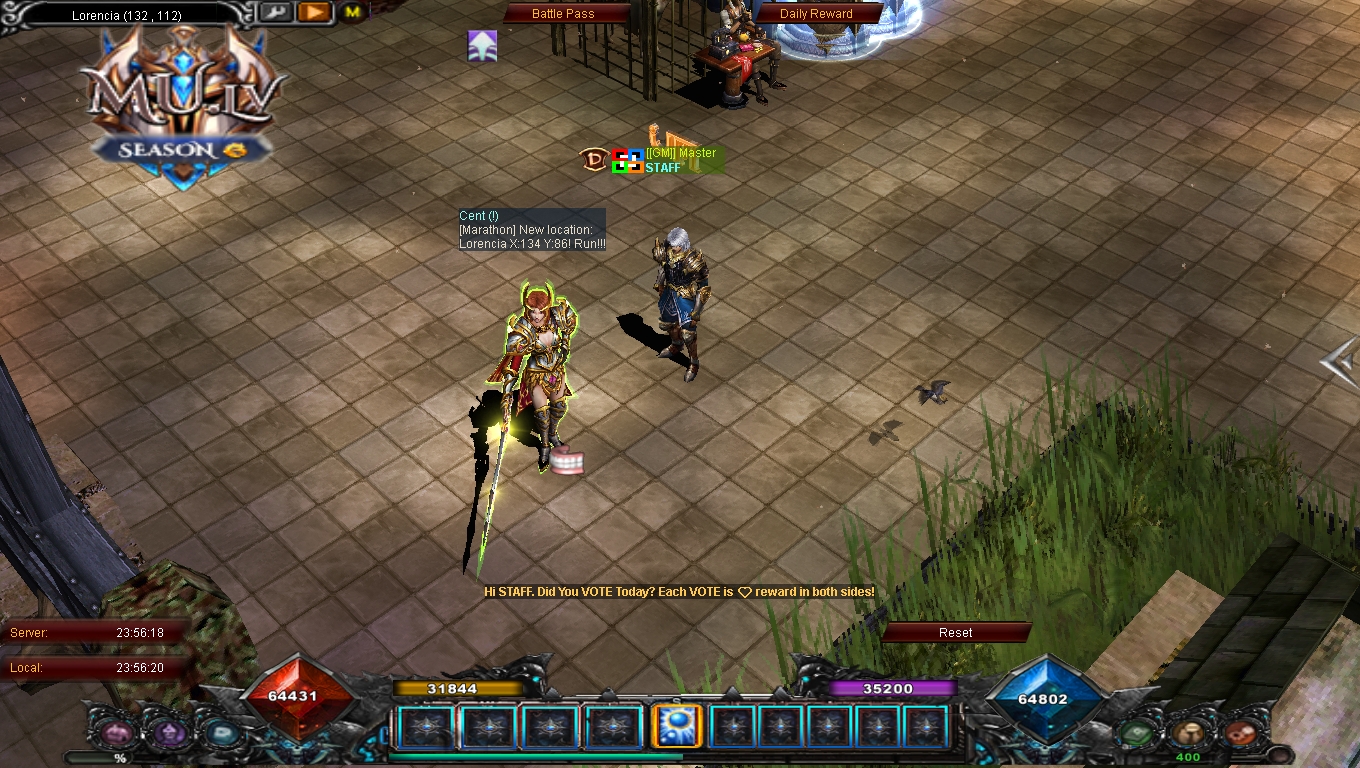Open the wrench settings button
Image resolution: width=1360 pixels, height=768 pixels.
274,12
